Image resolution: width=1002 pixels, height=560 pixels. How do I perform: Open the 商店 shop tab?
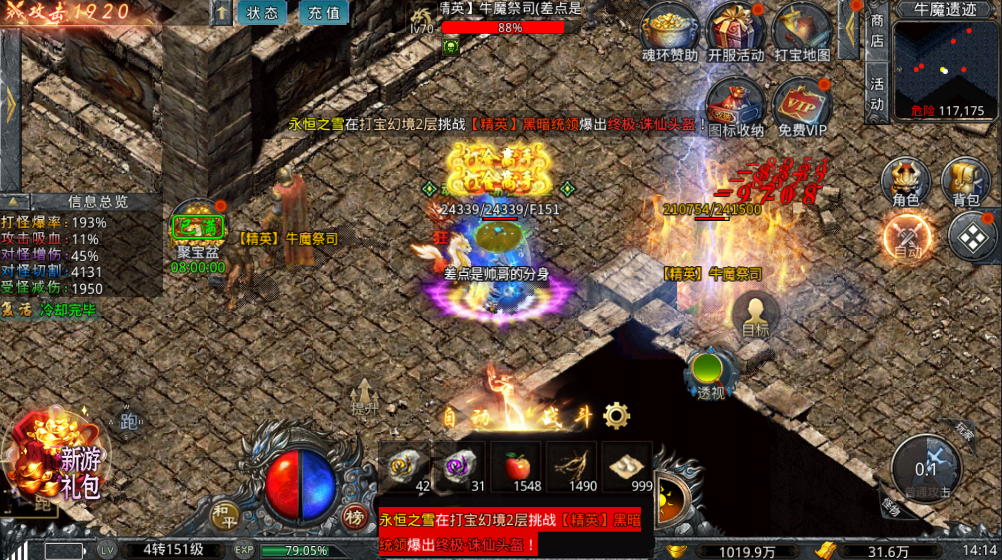coord(877,30)
